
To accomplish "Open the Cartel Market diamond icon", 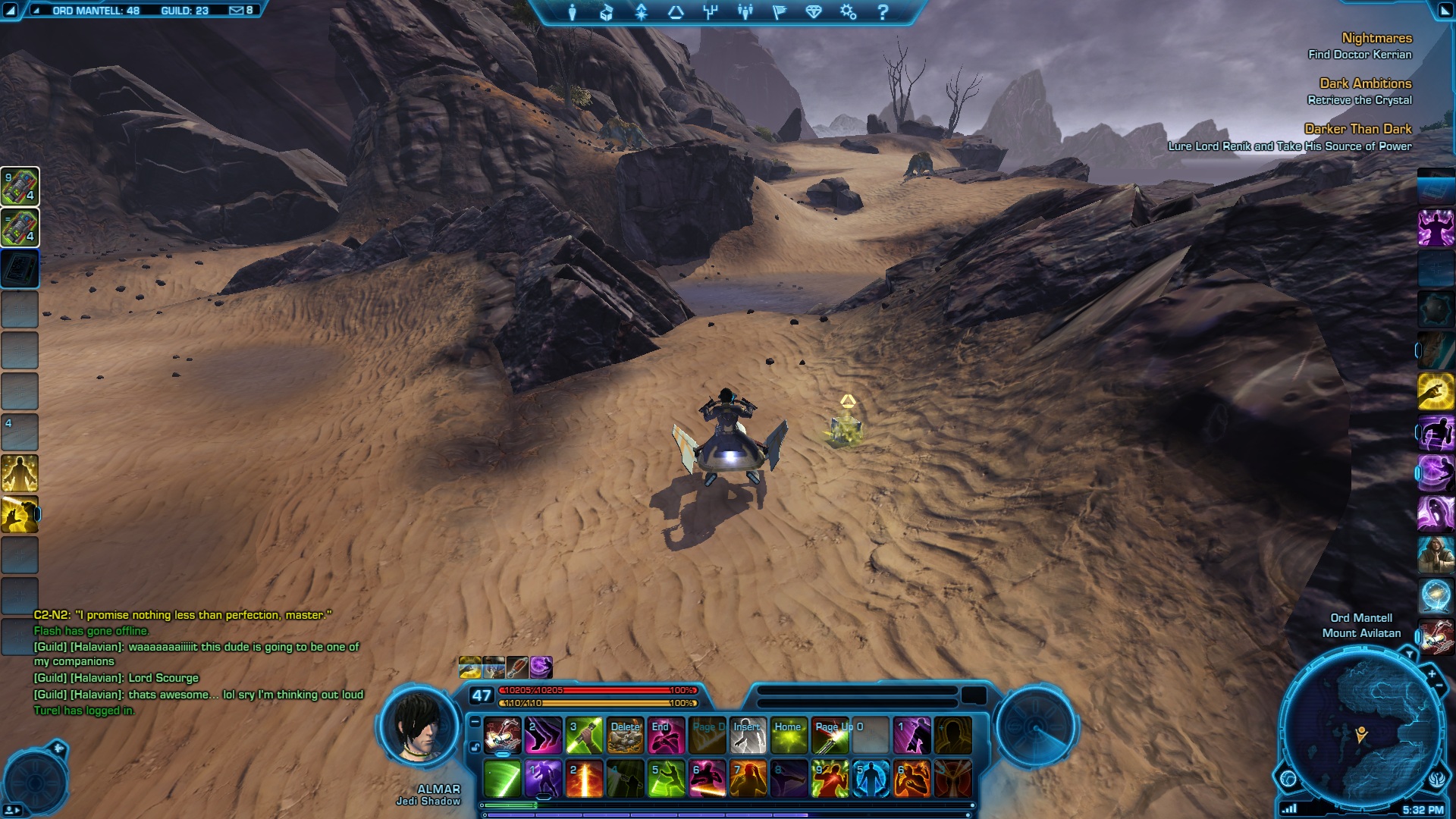I will click(x=814, y=12).
